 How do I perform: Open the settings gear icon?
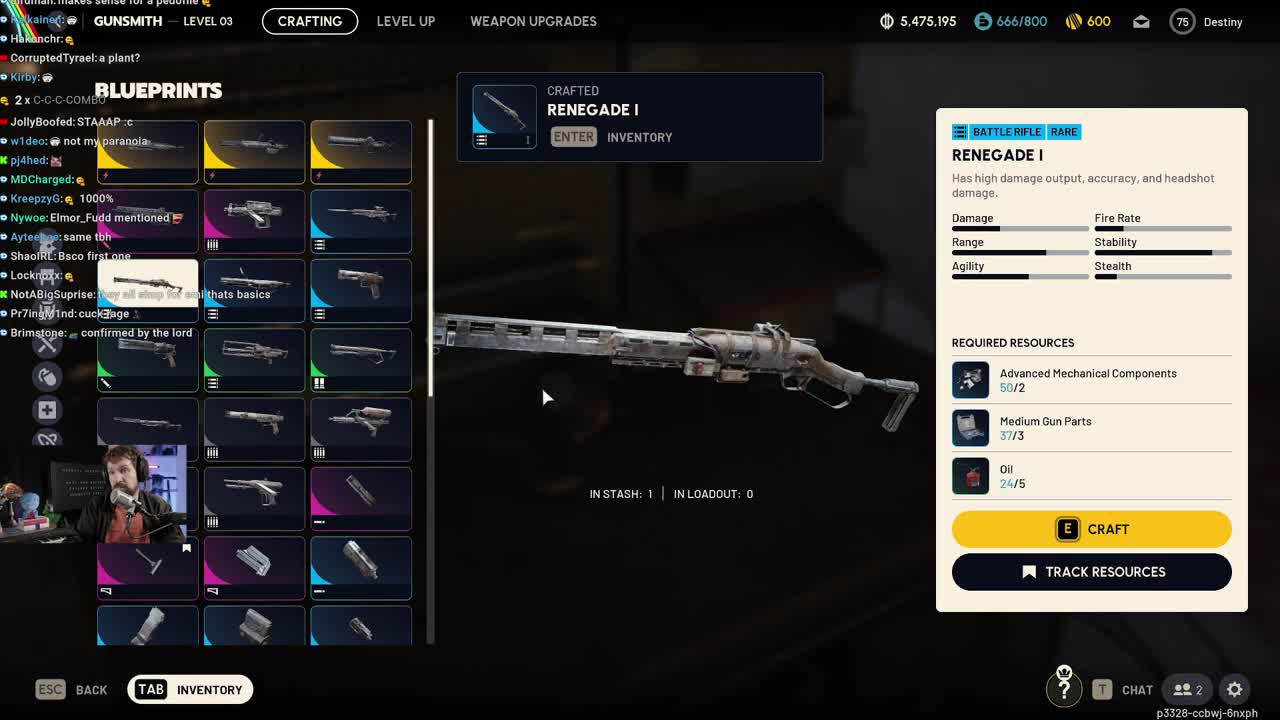(x=1235, y=689)
